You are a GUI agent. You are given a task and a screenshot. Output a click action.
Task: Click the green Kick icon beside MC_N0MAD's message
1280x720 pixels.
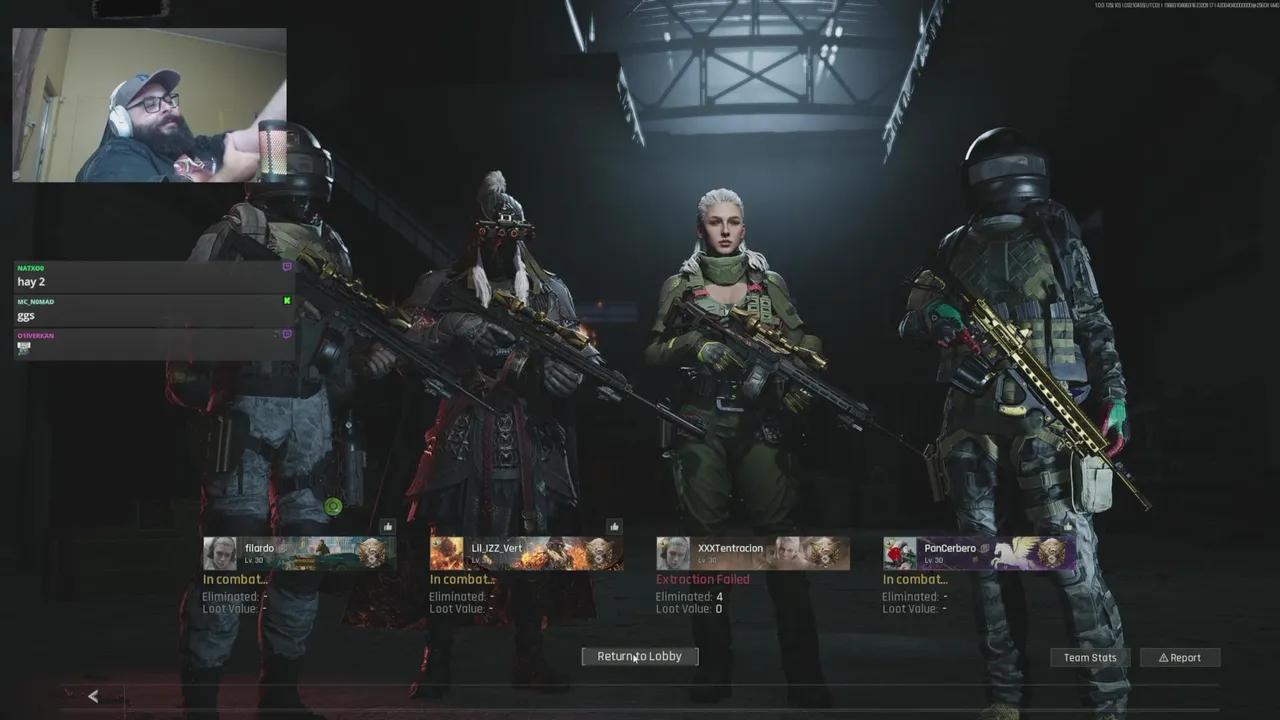tap(287, 300)
